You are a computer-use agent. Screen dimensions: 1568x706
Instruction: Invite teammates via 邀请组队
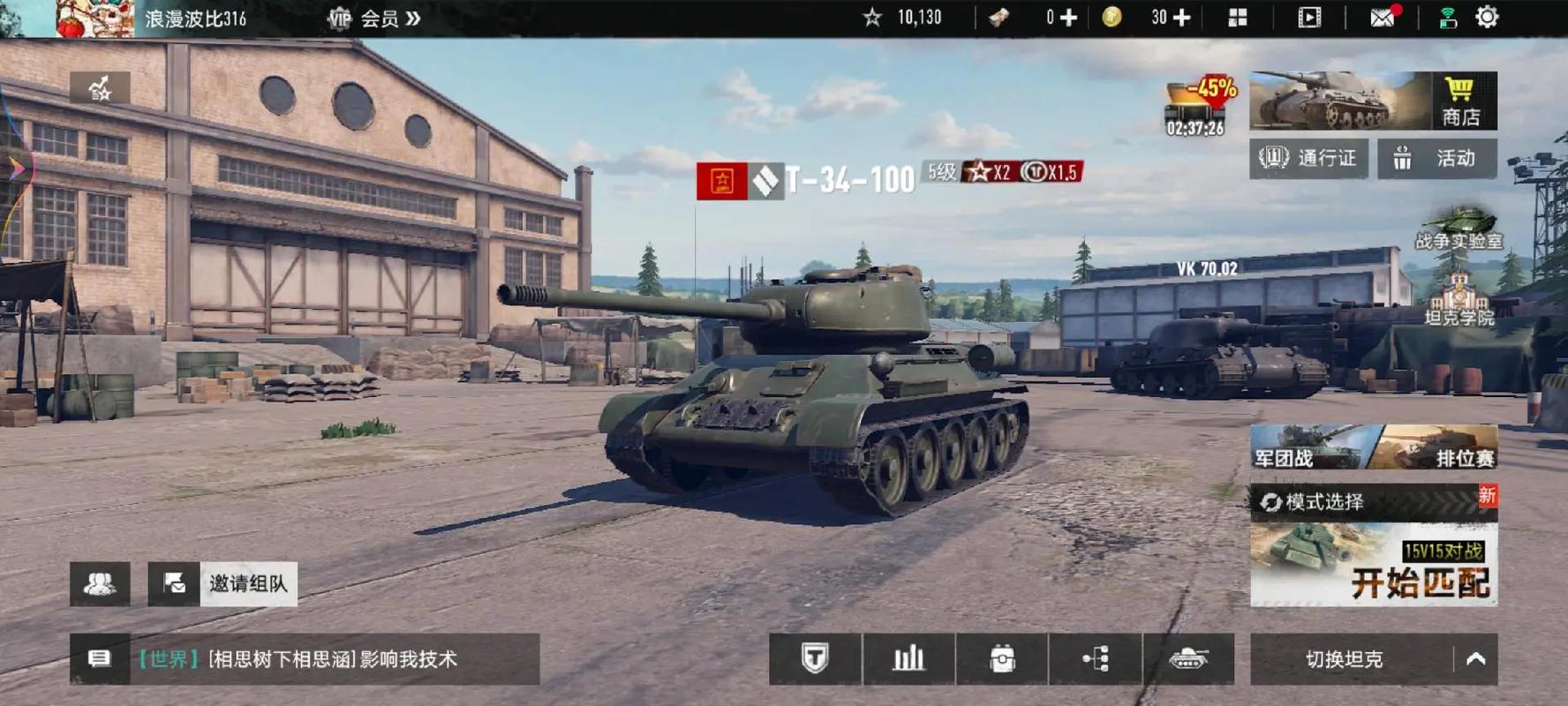pos(222,583)
